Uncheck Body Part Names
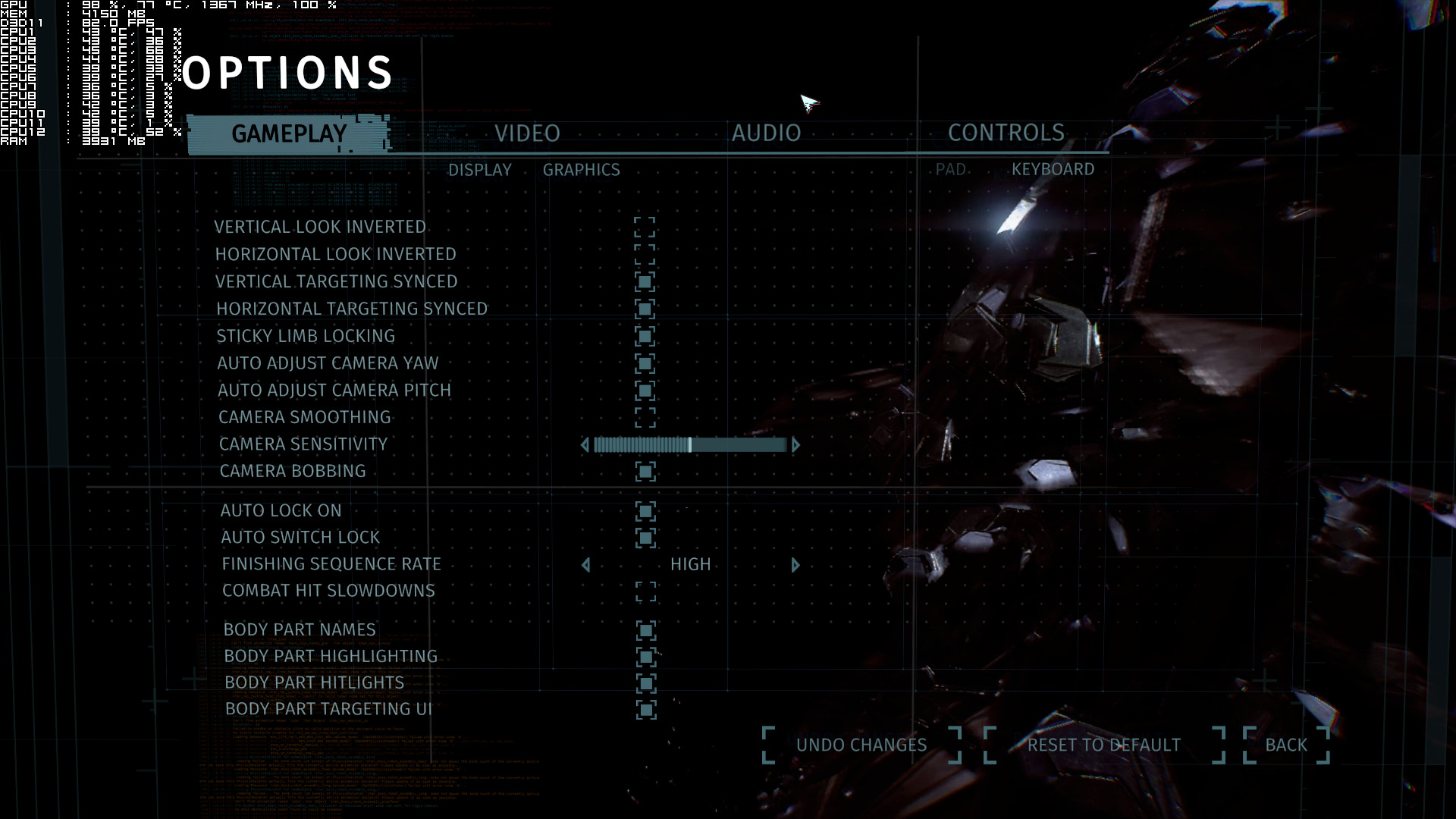This screenshot has height=819, width=1456. tap(646, 630)
